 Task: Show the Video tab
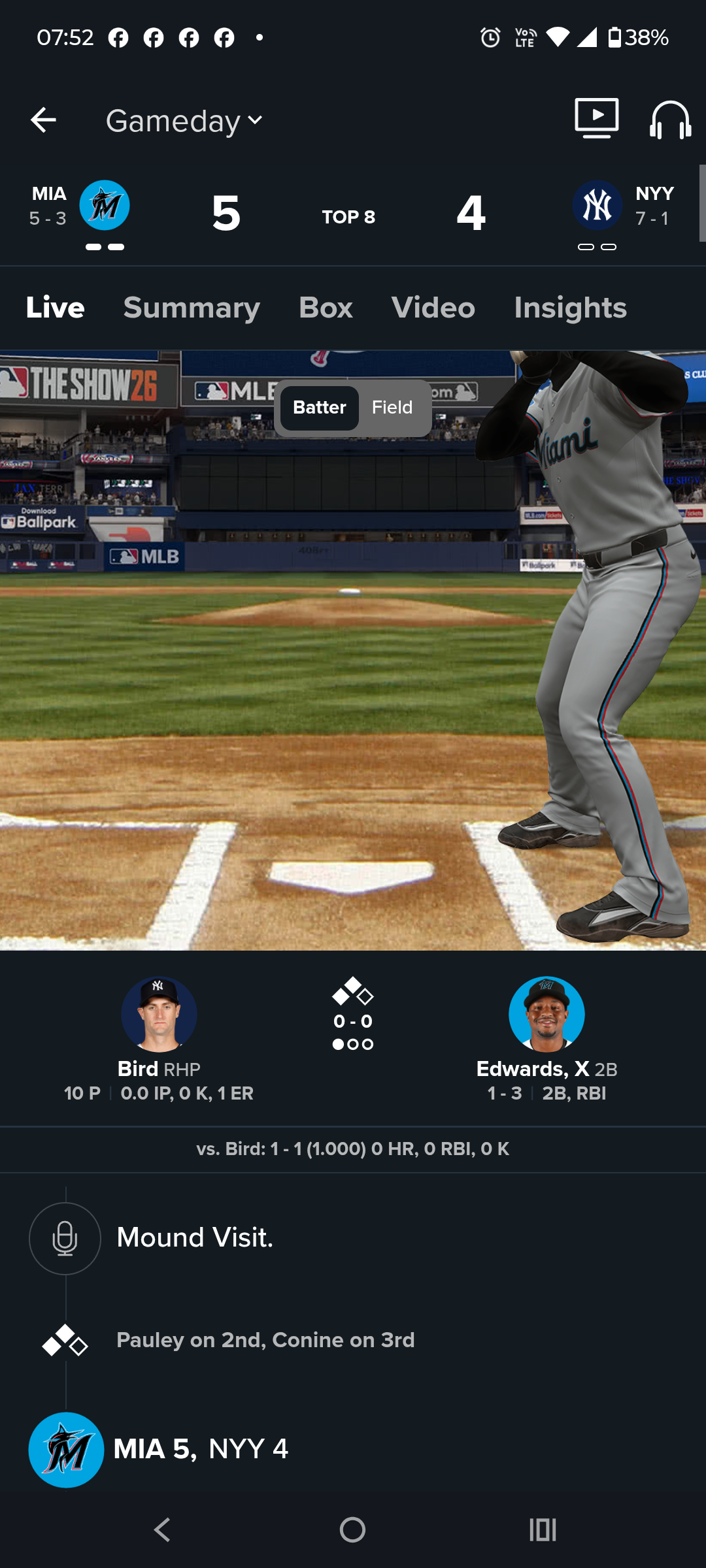point(433,308)
